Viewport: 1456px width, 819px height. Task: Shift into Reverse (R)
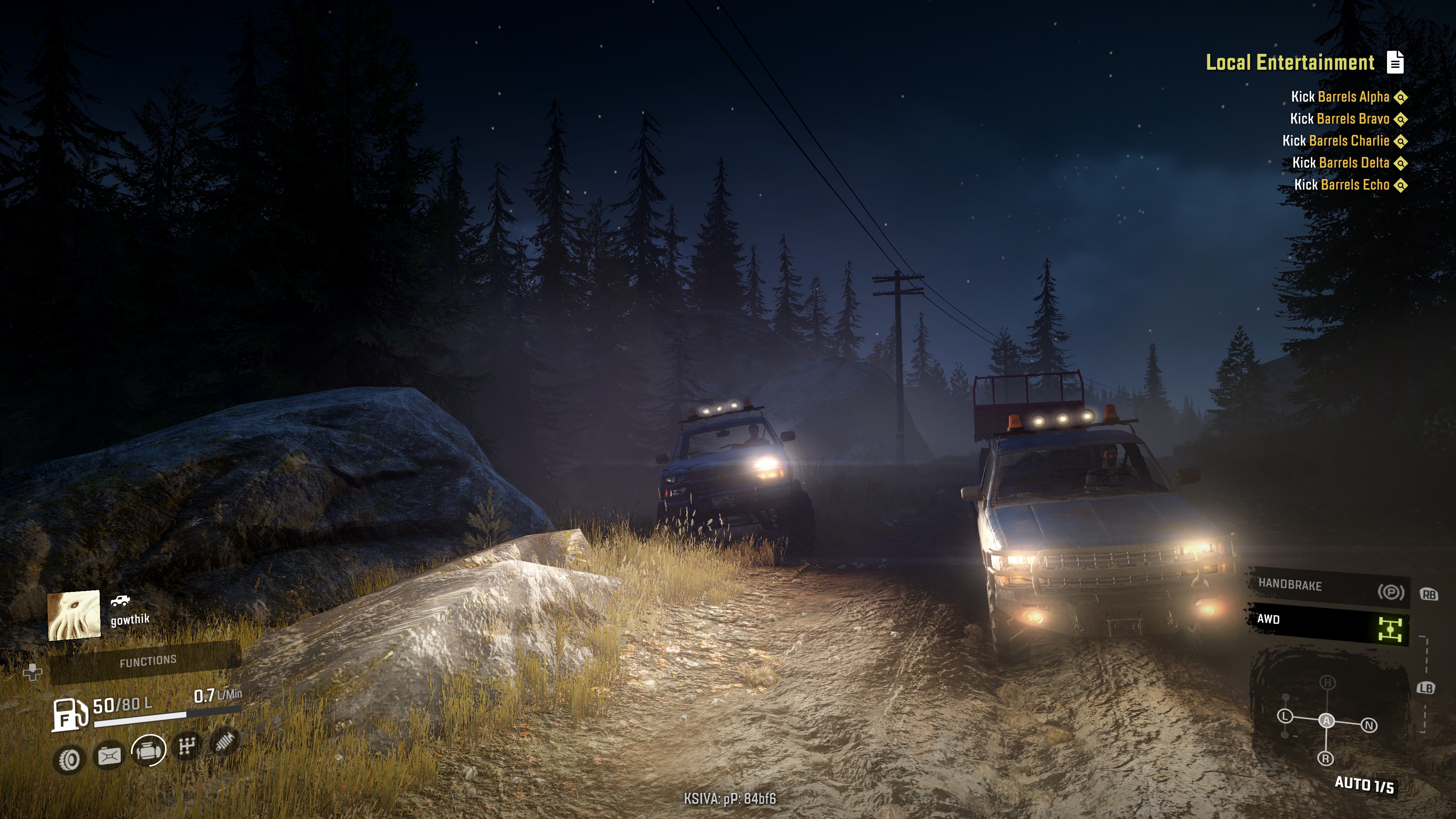(x=1326, y=758)
